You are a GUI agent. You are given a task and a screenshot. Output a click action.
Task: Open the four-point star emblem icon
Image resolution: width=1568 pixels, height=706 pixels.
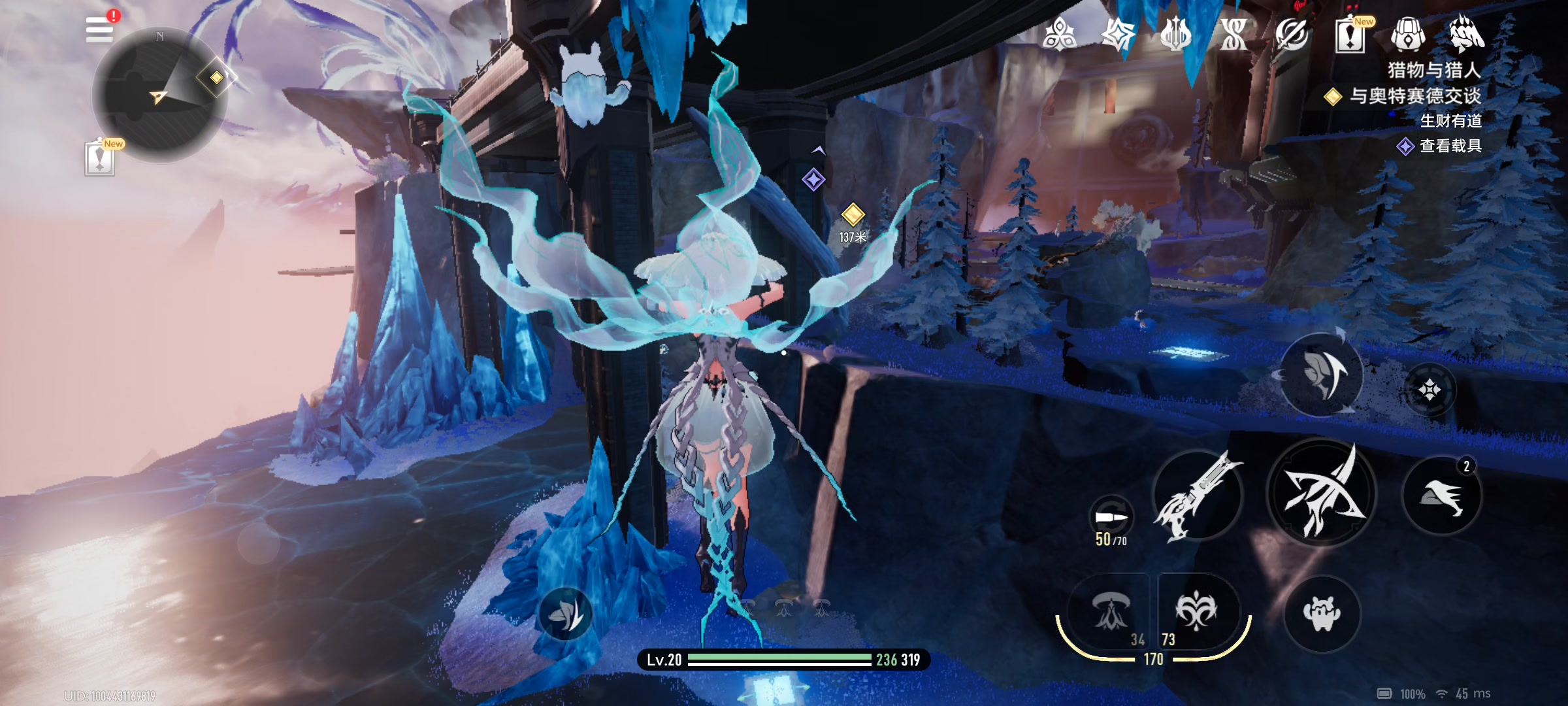click(x=1118, y=35)
